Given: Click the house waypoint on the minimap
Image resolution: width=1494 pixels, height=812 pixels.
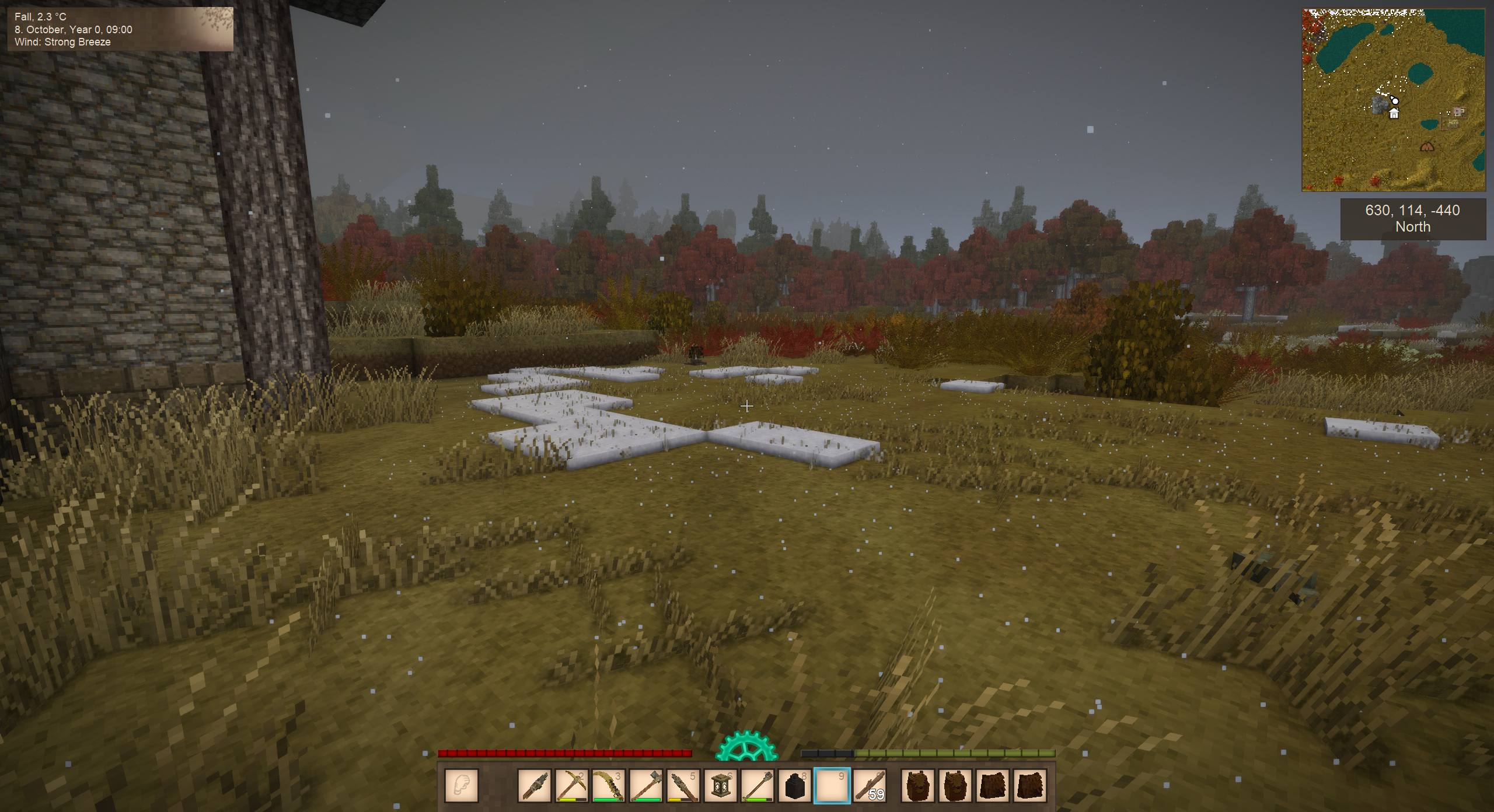Looking at the screenshot, I should [1394, 114].
